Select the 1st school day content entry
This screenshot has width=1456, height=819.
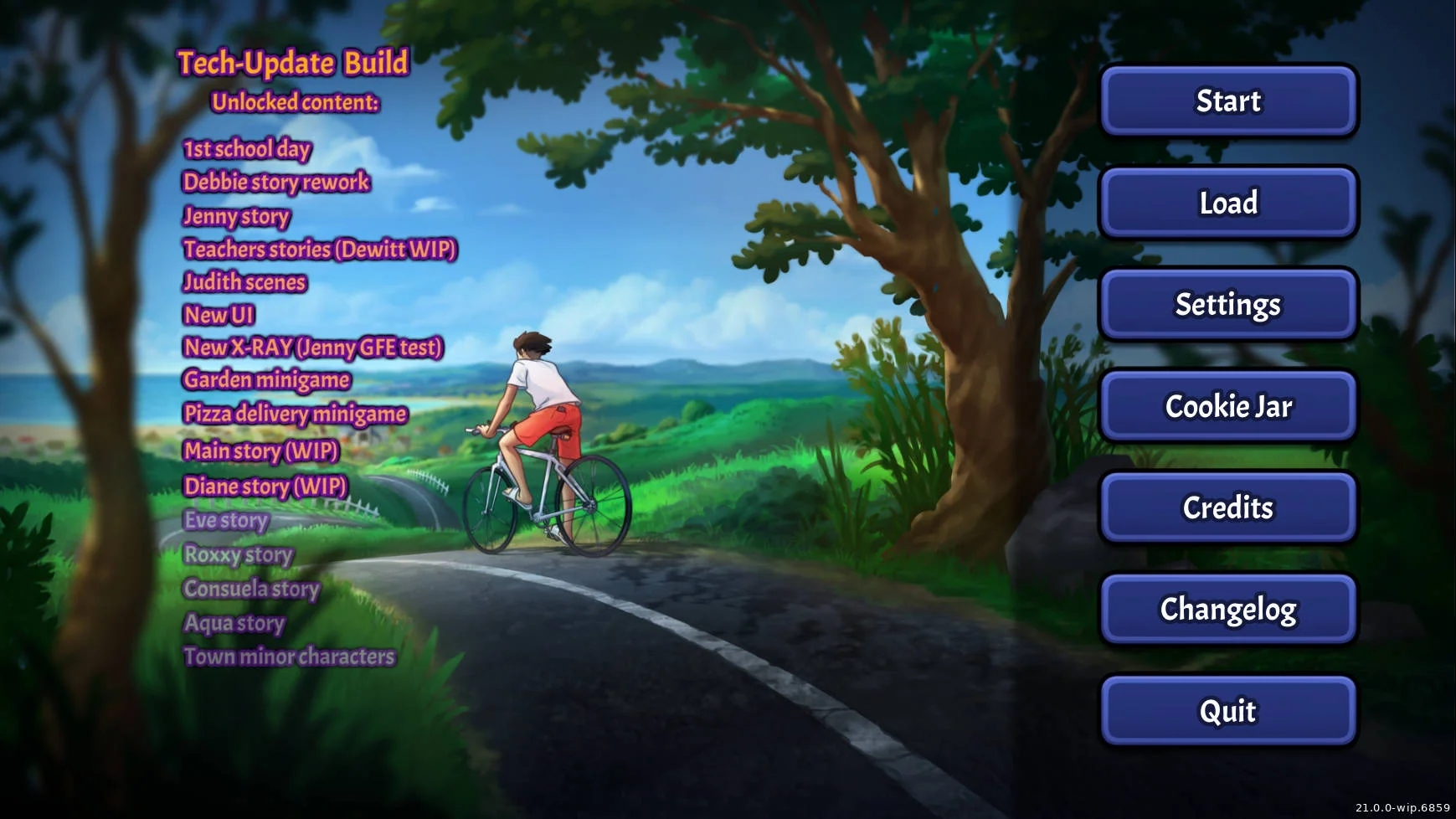(x=246, y=149)
